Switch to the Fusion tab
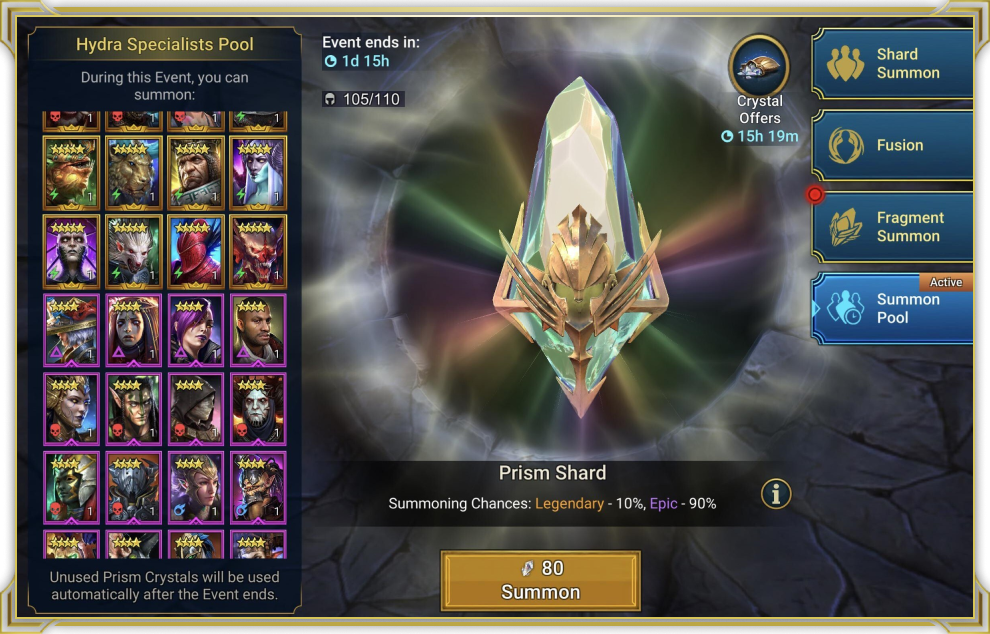Screen dimensions: 990x634 click(892, 146)
